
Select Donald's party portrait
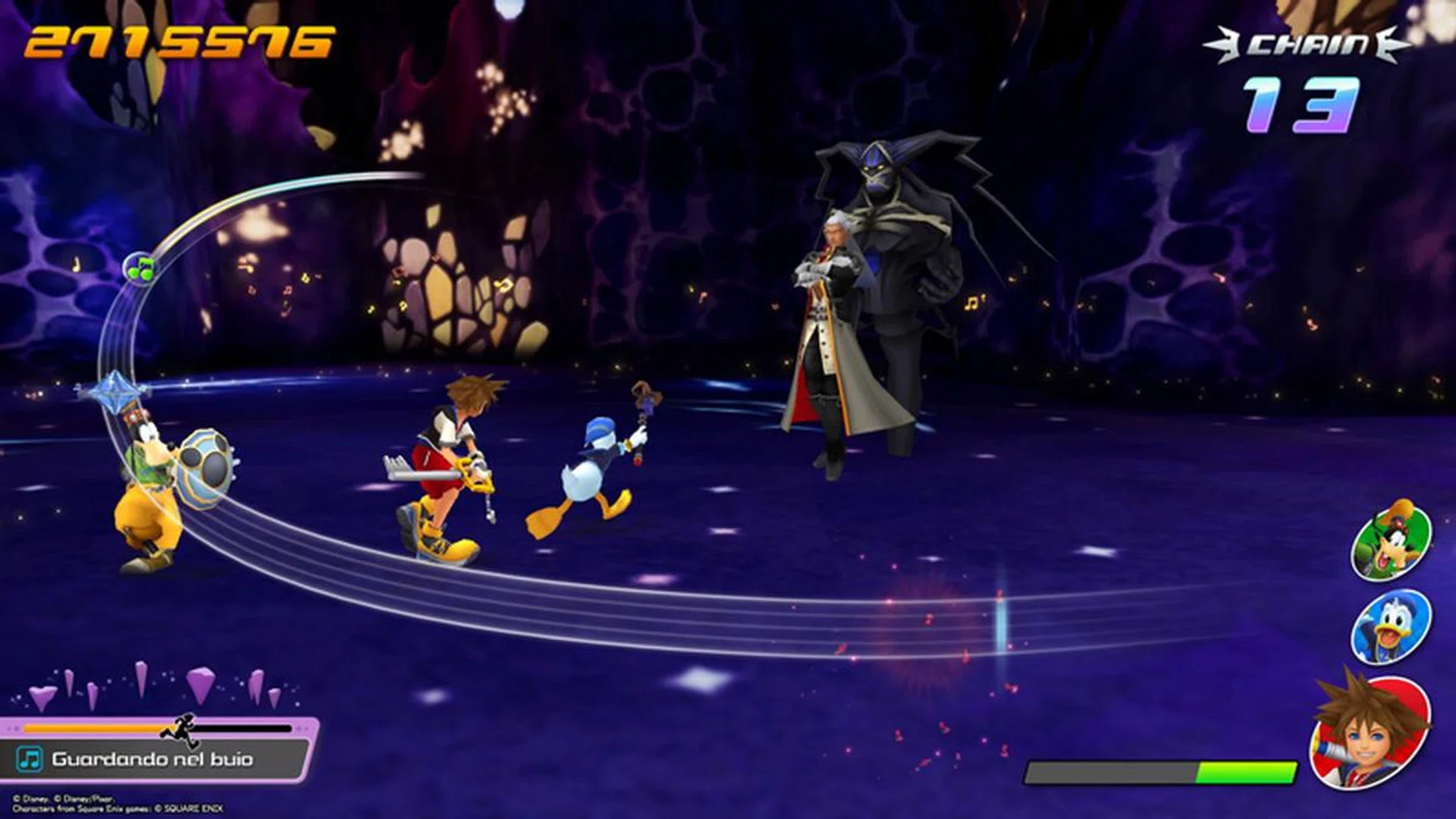(1392, 626)
